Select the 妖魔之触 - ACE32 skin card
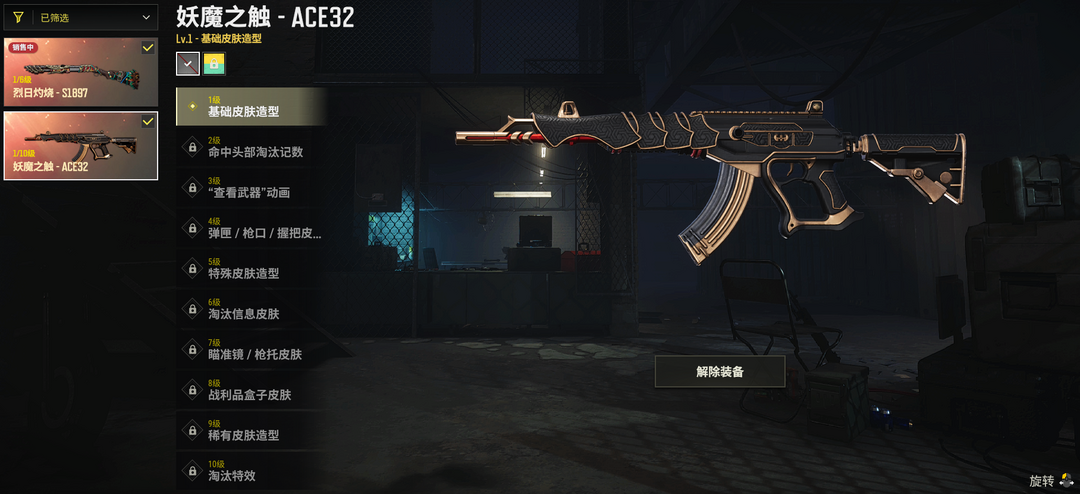 pos(81,145)
